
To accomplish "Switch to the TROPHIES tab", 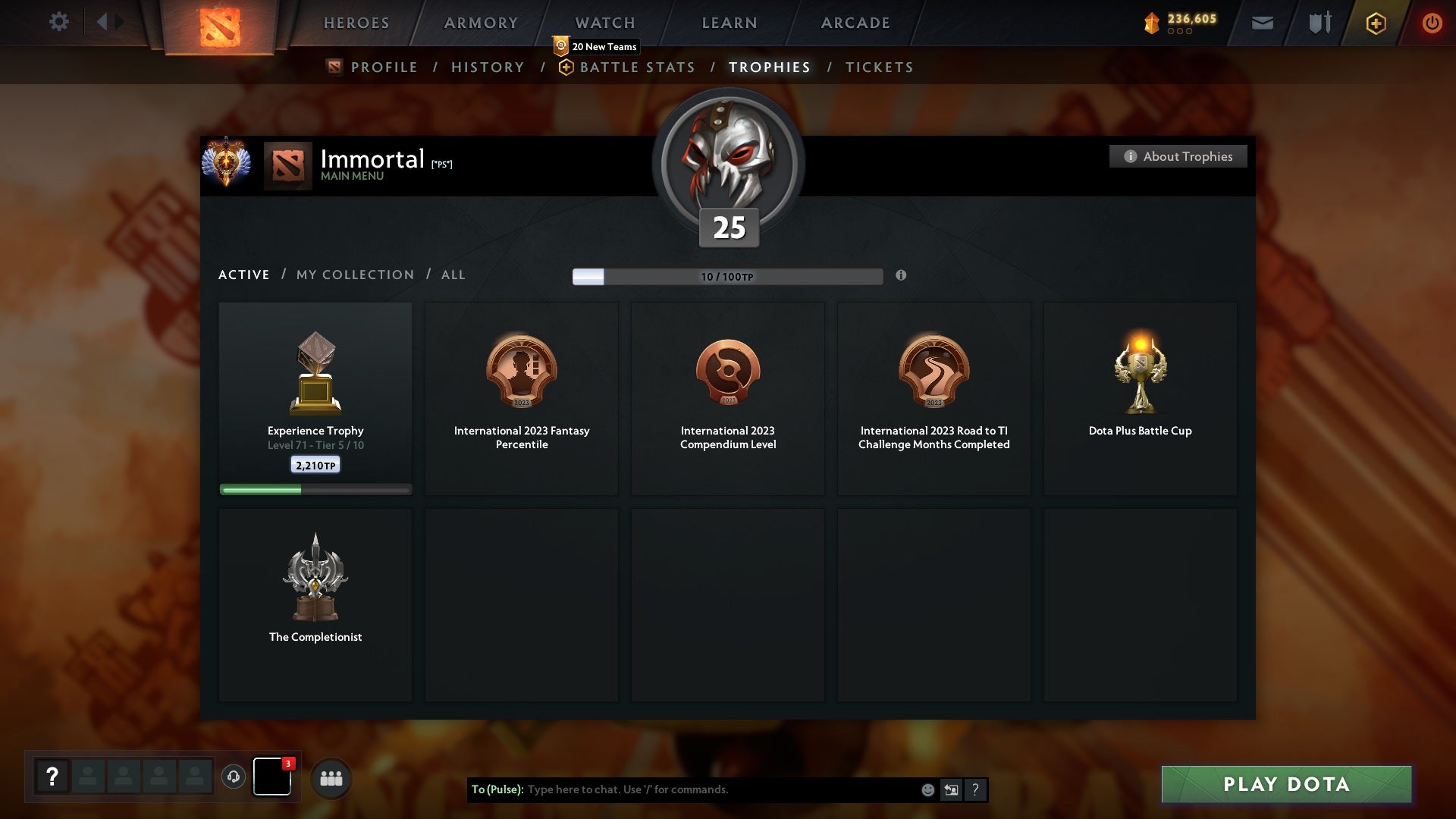I will click(769, 67).
